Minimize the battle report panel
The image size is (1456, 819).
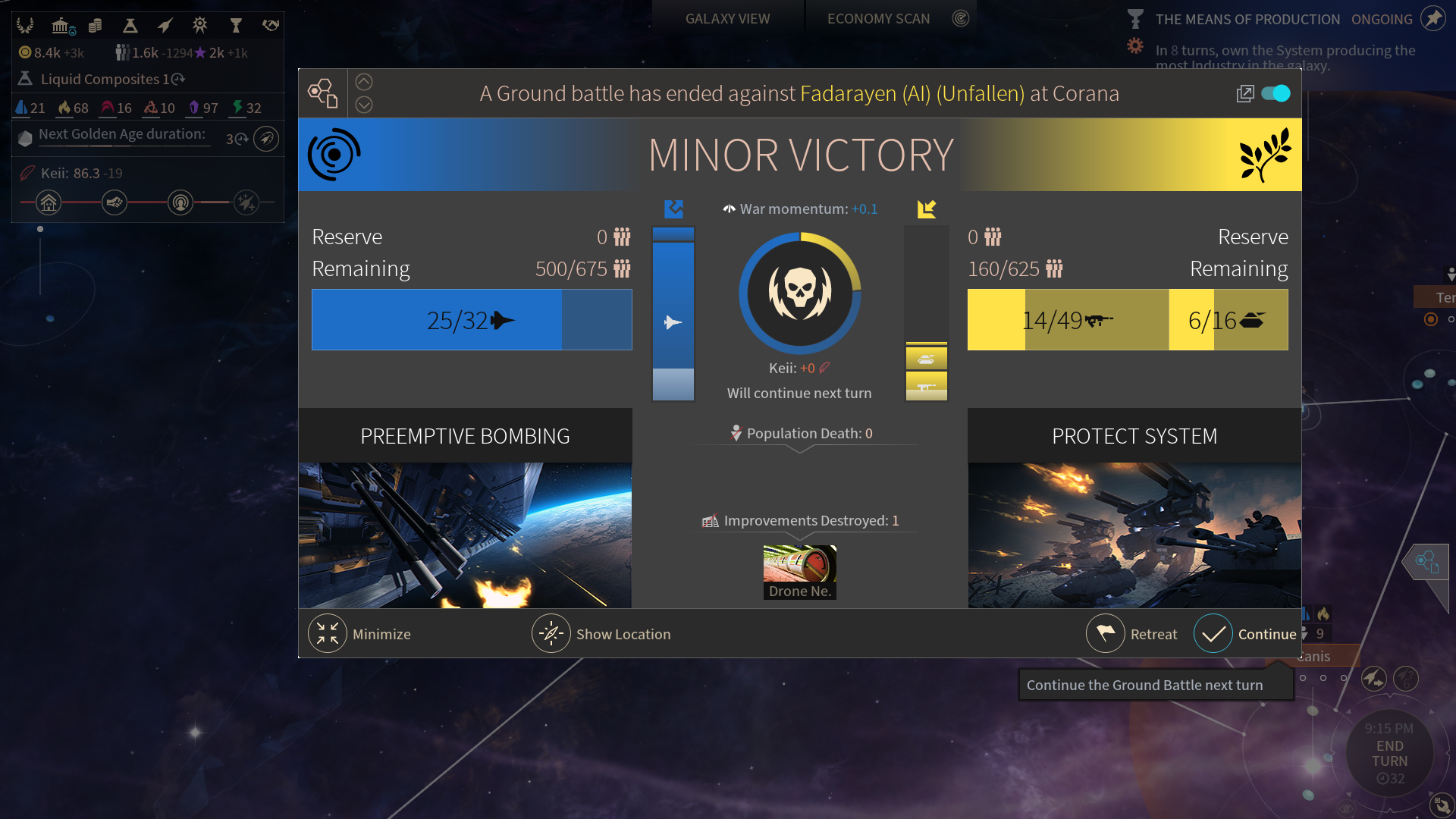click(x=328, y=634)
